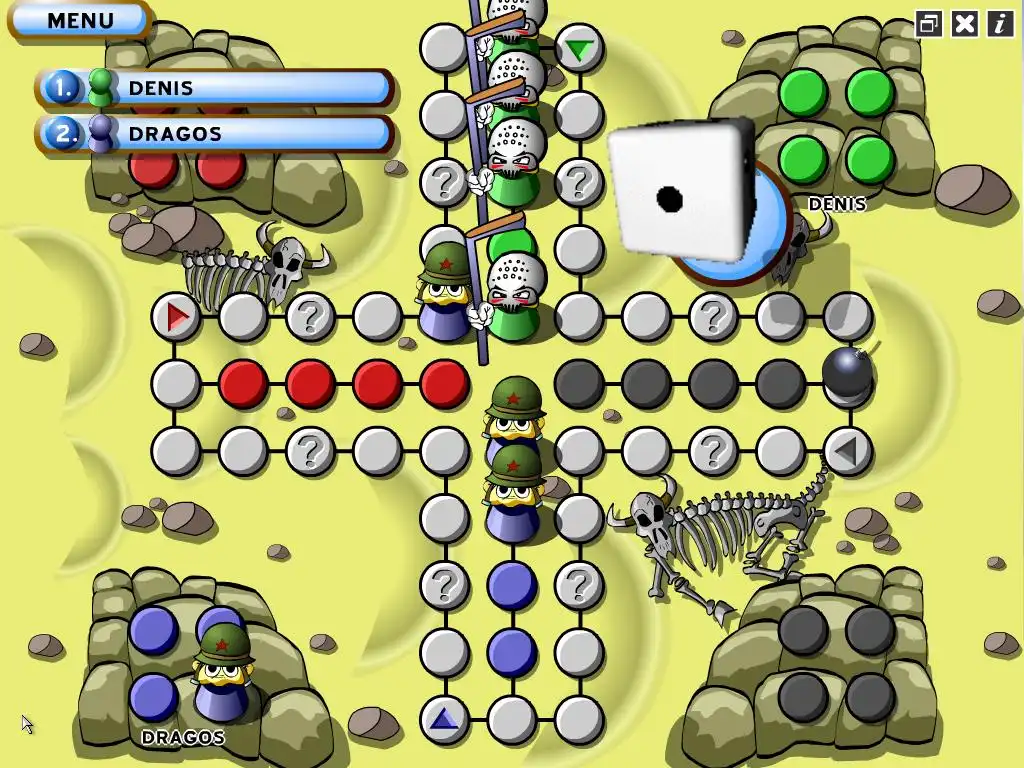Roll the white dice
This screenshot has width=1024, height=768.
pyautogui.click(x=682, y=190)
